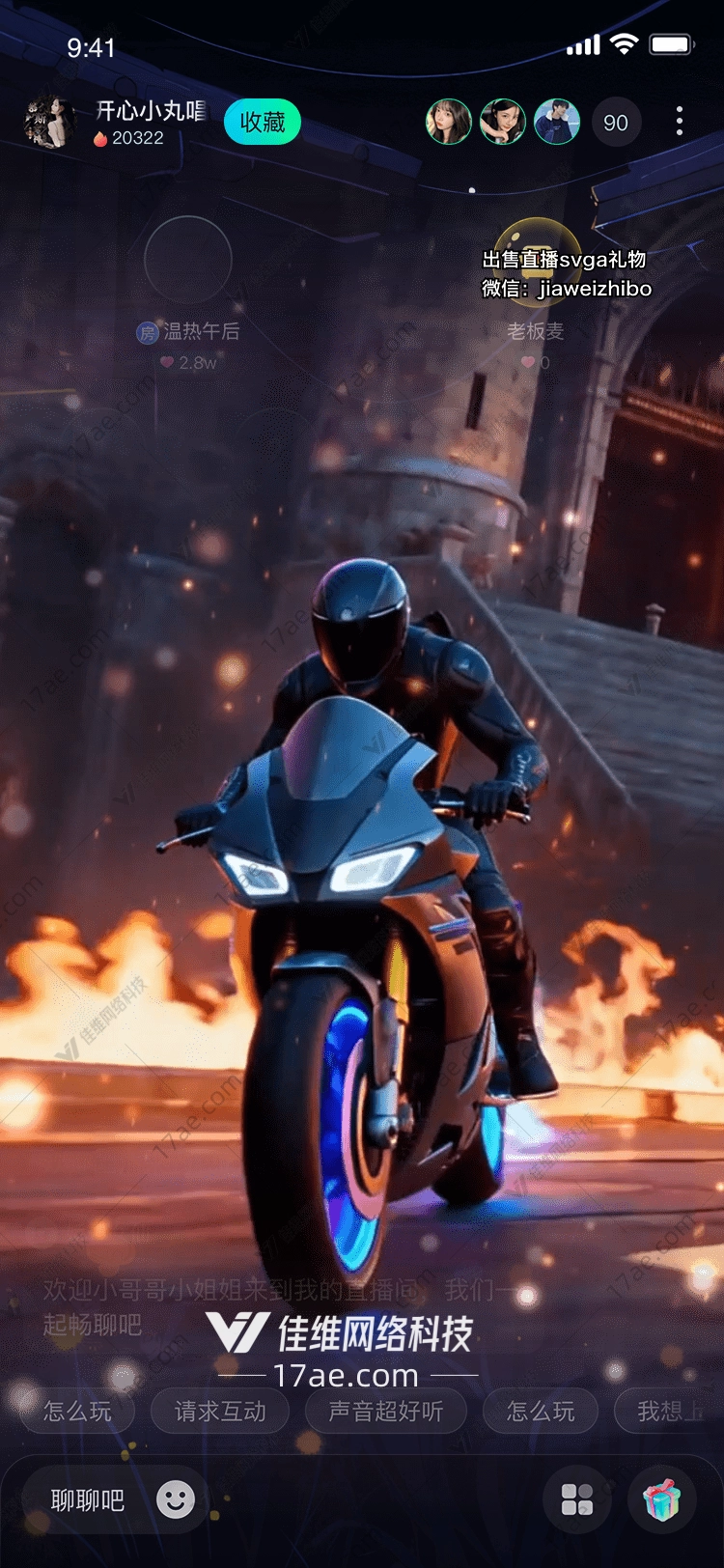Send the 请求互动 quick reply

point(220,1412)
